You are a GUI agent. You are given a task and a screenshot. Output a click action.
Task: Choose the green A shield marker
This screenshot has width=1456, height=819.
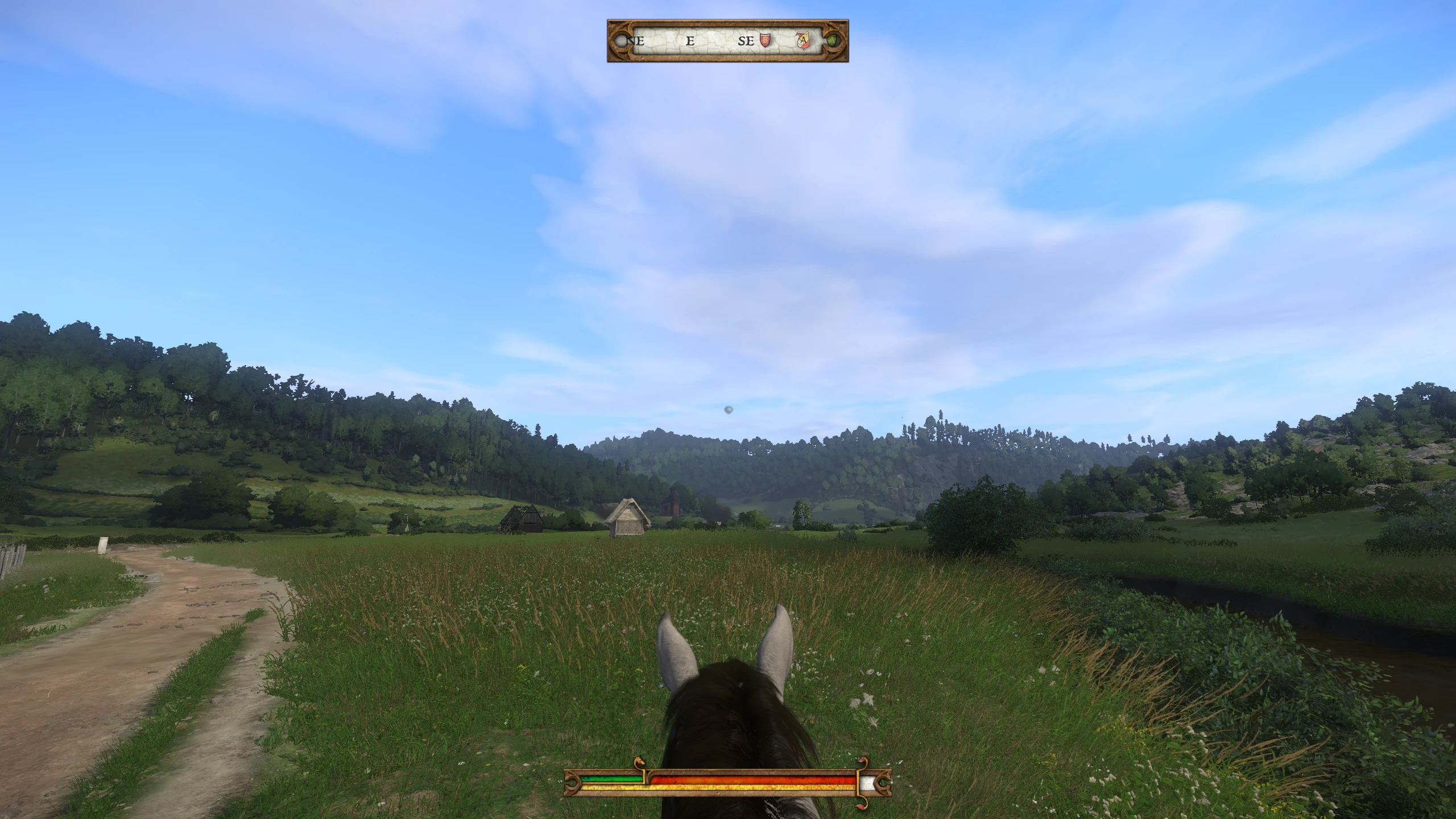(833, 41)
